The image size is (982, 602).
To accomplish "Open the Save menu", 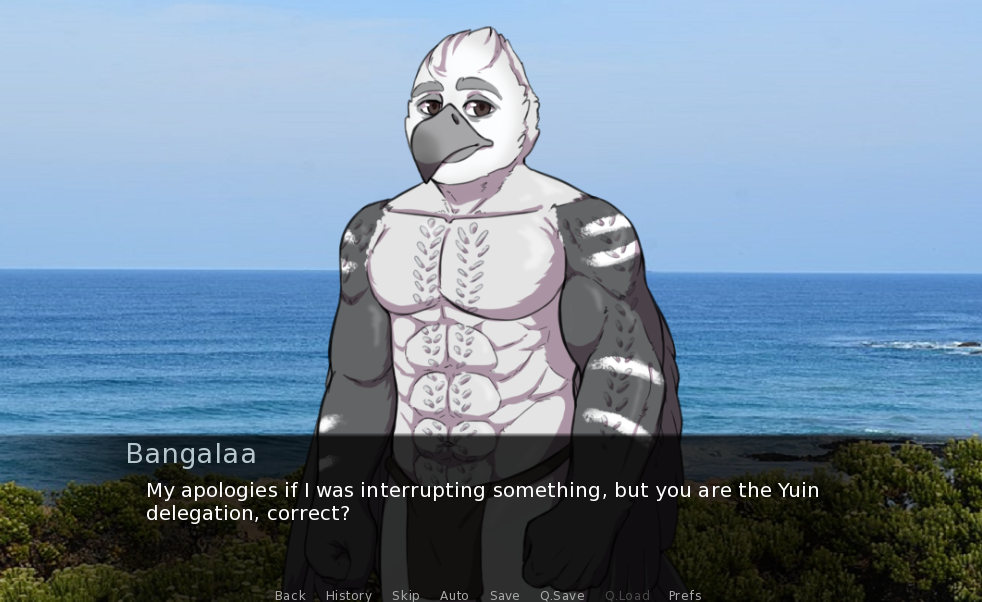I will 504,595.
